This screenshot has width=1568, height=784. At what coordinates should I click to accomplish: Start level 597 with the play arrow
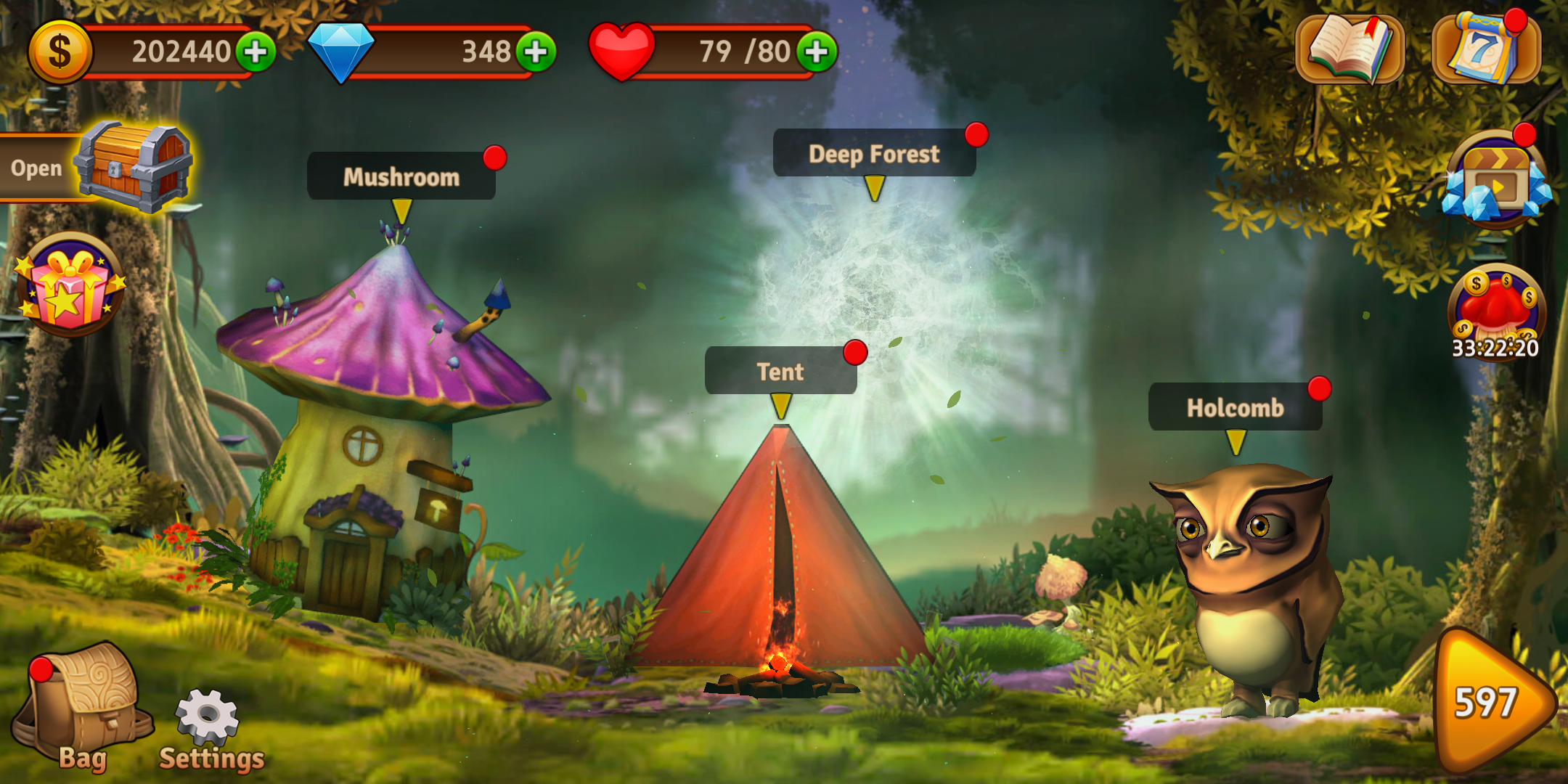(1492, 702)
